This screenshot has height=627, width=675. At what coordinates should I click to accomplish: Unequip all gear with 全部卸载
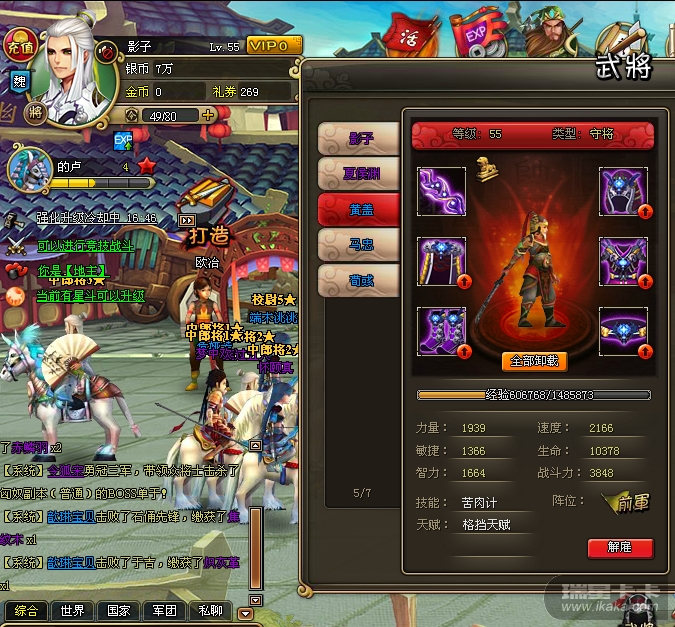pos(536,361)
